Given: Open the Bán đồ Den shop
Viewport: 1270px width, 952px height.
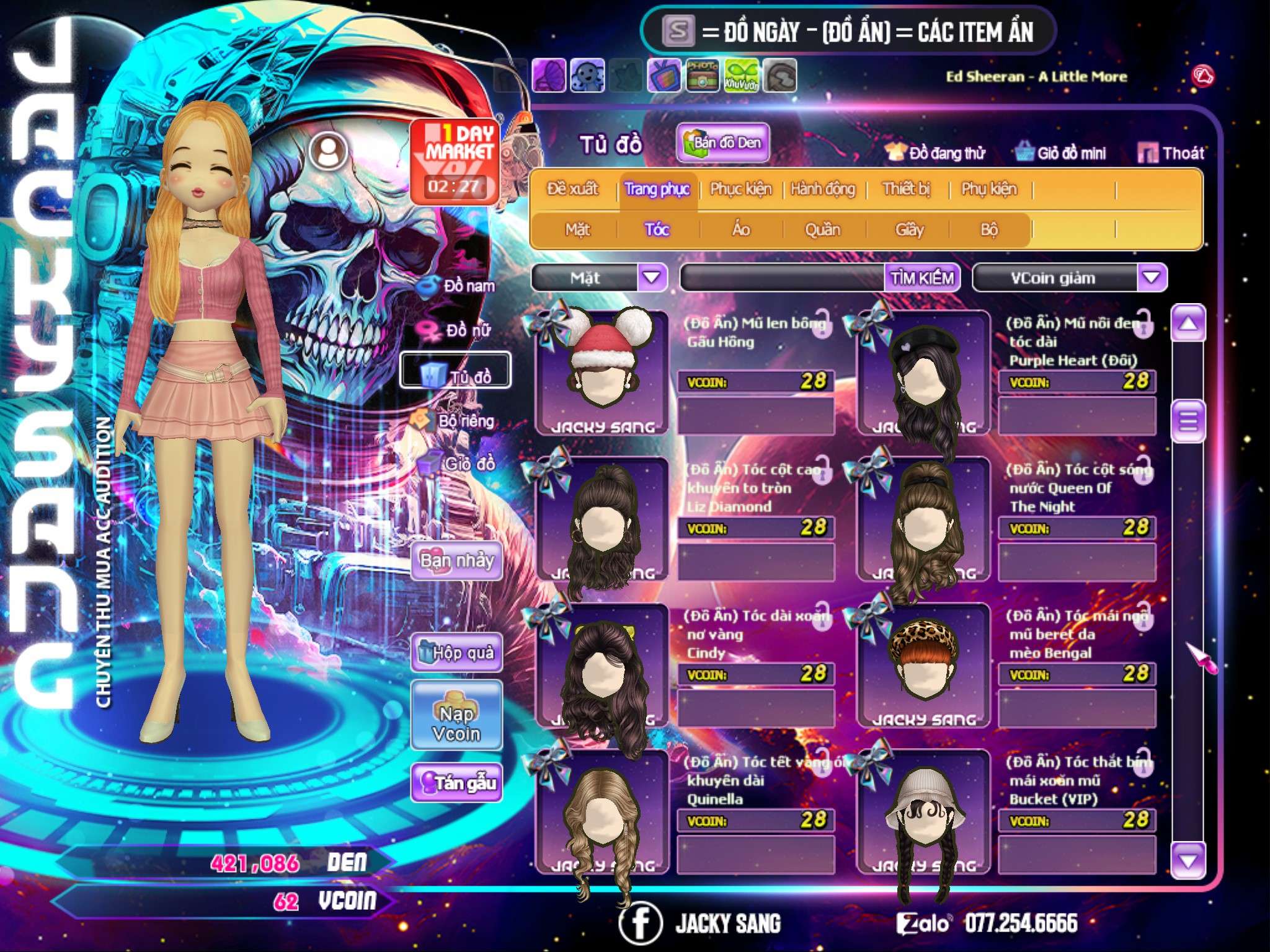Looking at the screenshot, I should [x=722, y=143].
